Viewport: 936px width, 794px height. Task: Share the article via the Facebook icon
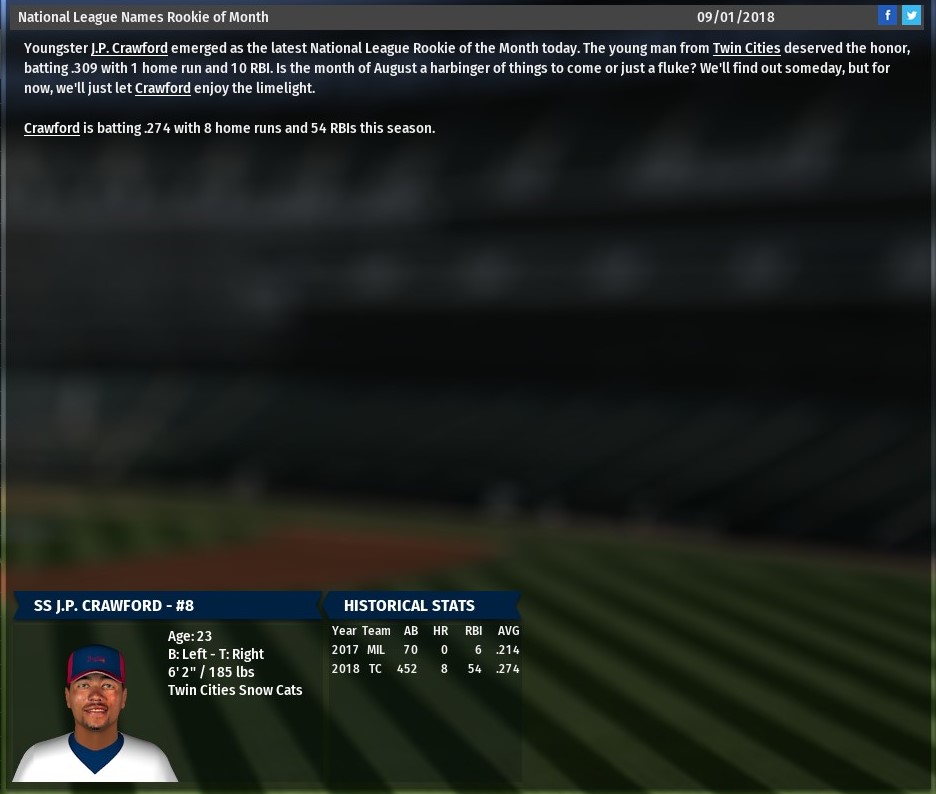coord(887,15)
